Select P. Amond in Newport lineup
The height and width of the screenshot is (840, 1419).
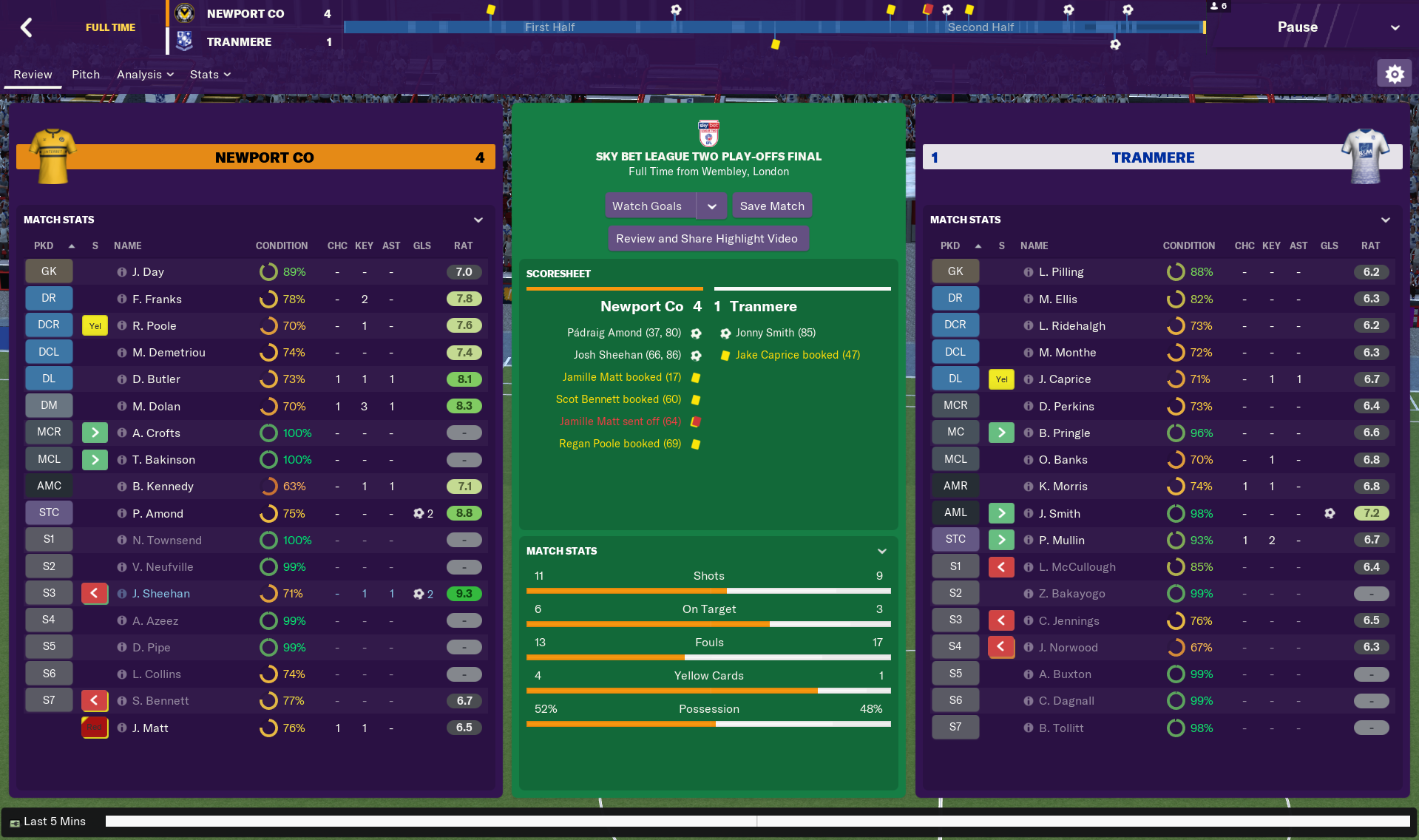[158, 514]
